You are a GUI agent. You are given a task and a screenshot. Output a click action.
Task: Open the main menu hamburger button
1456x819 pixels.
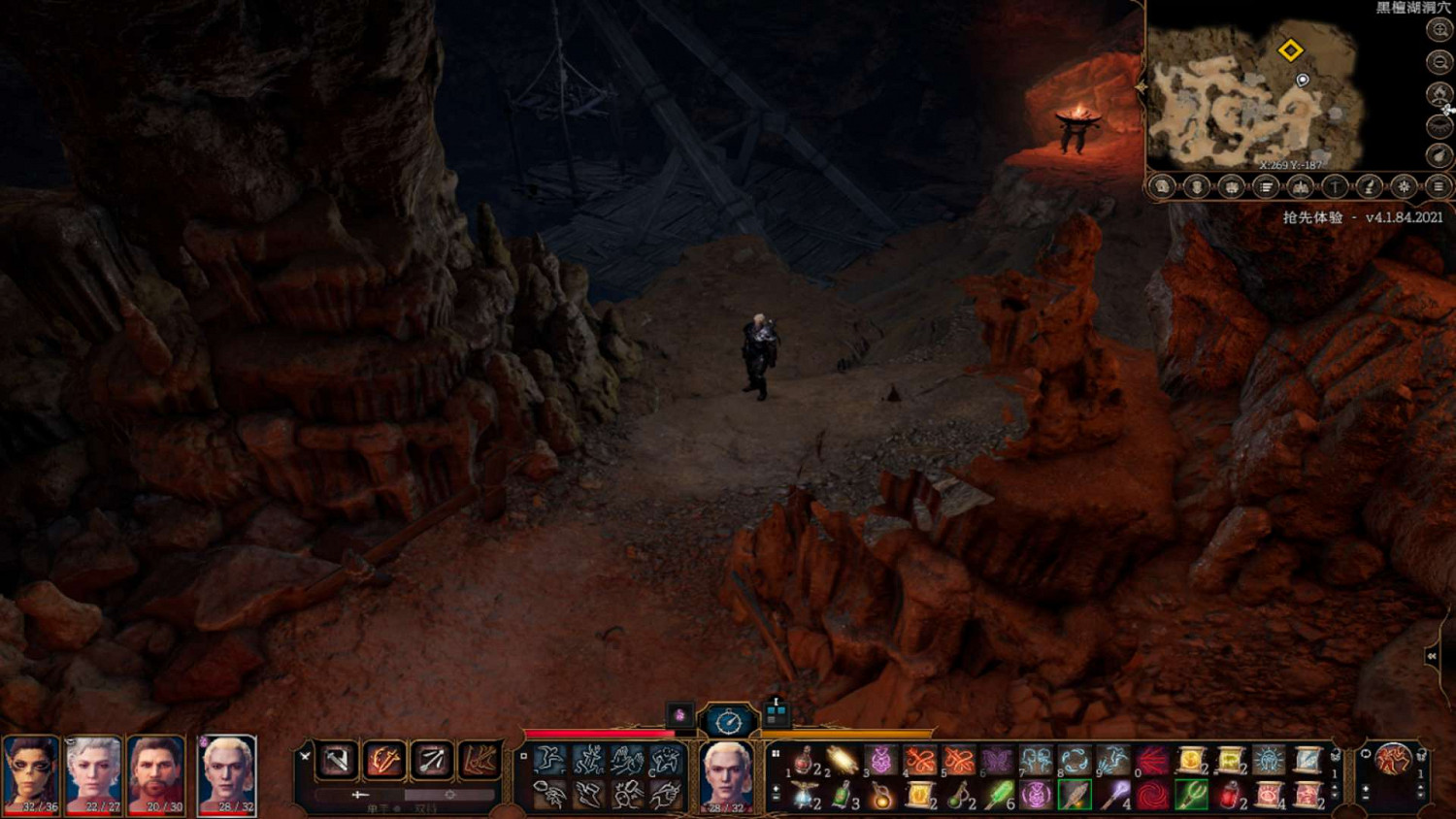pyautogui.click(x=1439, y=186)
